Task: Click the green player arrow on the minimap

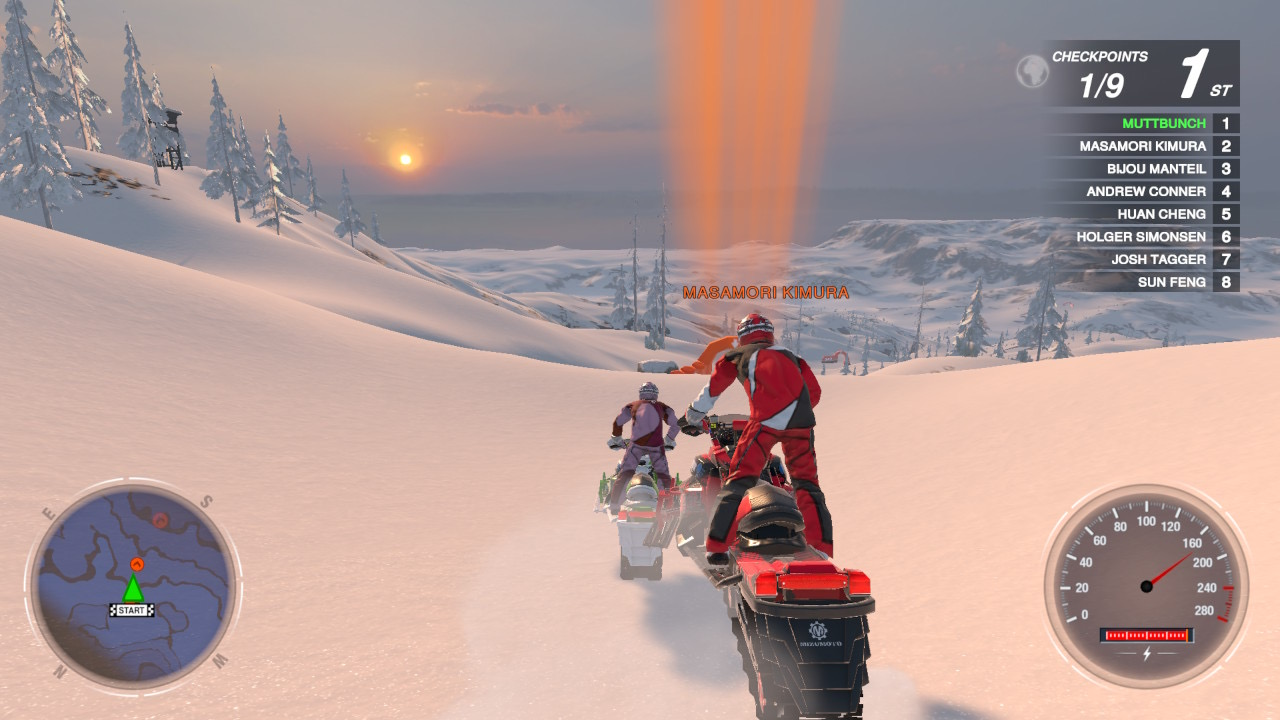Action: [x=133, y=590]
